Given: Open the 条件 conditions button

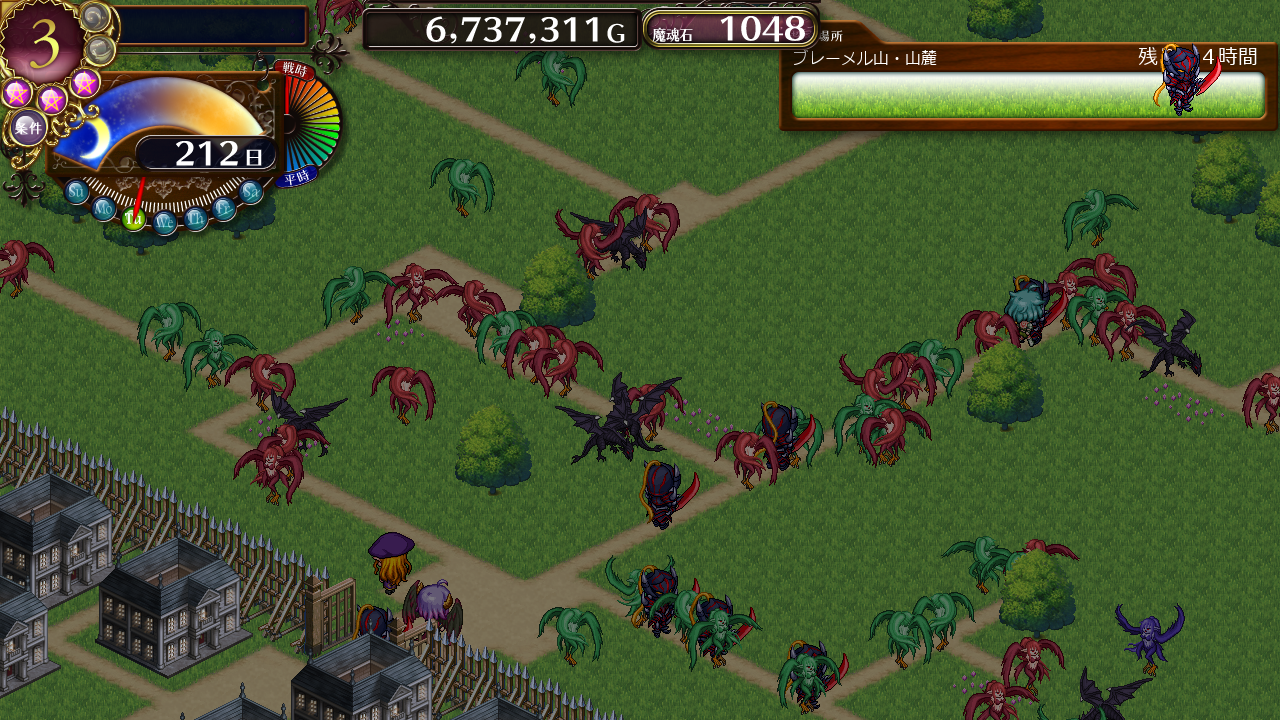Looking at the screenshot, I should tap(28, 127).
